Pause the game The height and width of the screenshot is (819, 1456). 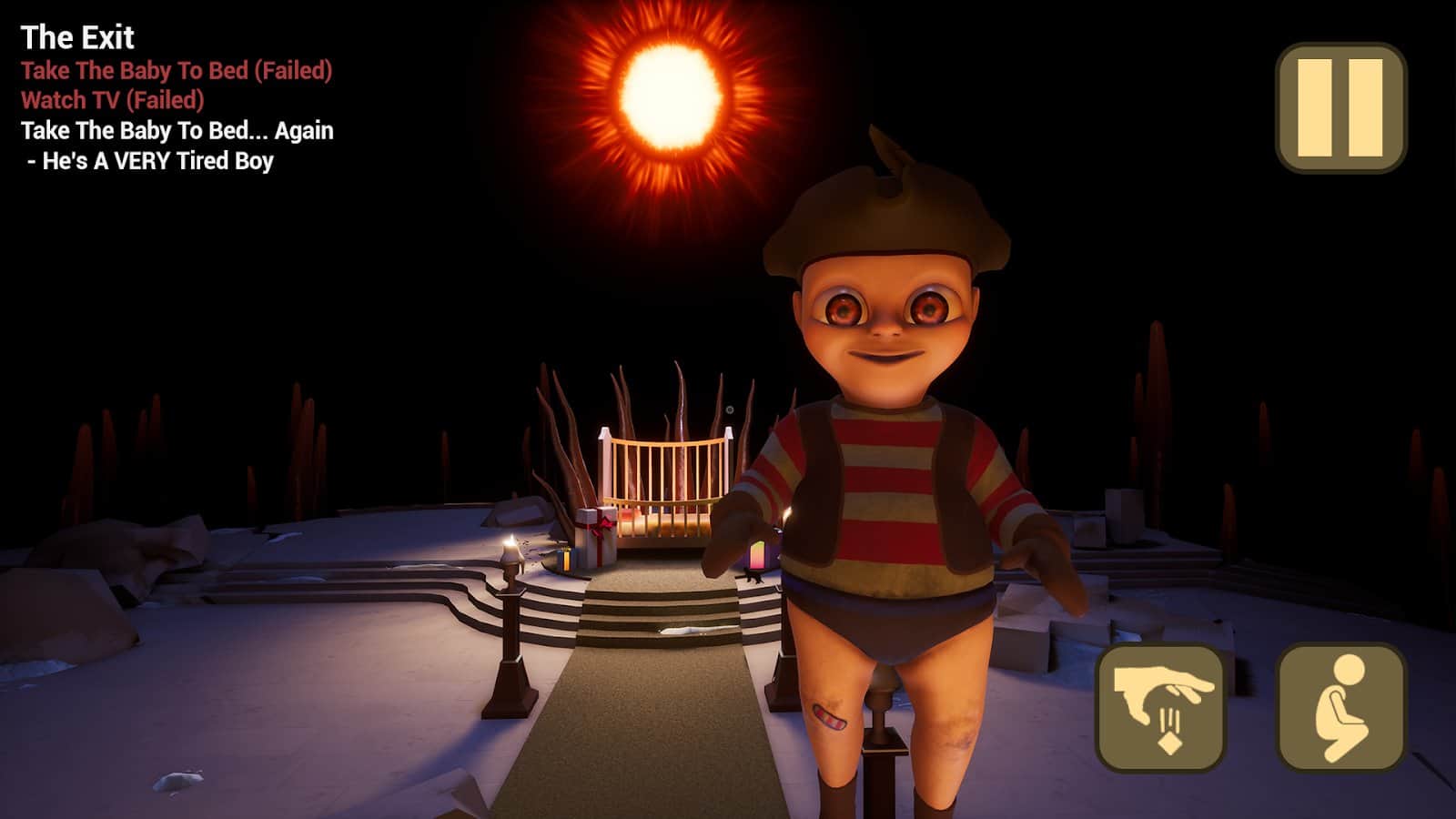(x=1340, y=107)
